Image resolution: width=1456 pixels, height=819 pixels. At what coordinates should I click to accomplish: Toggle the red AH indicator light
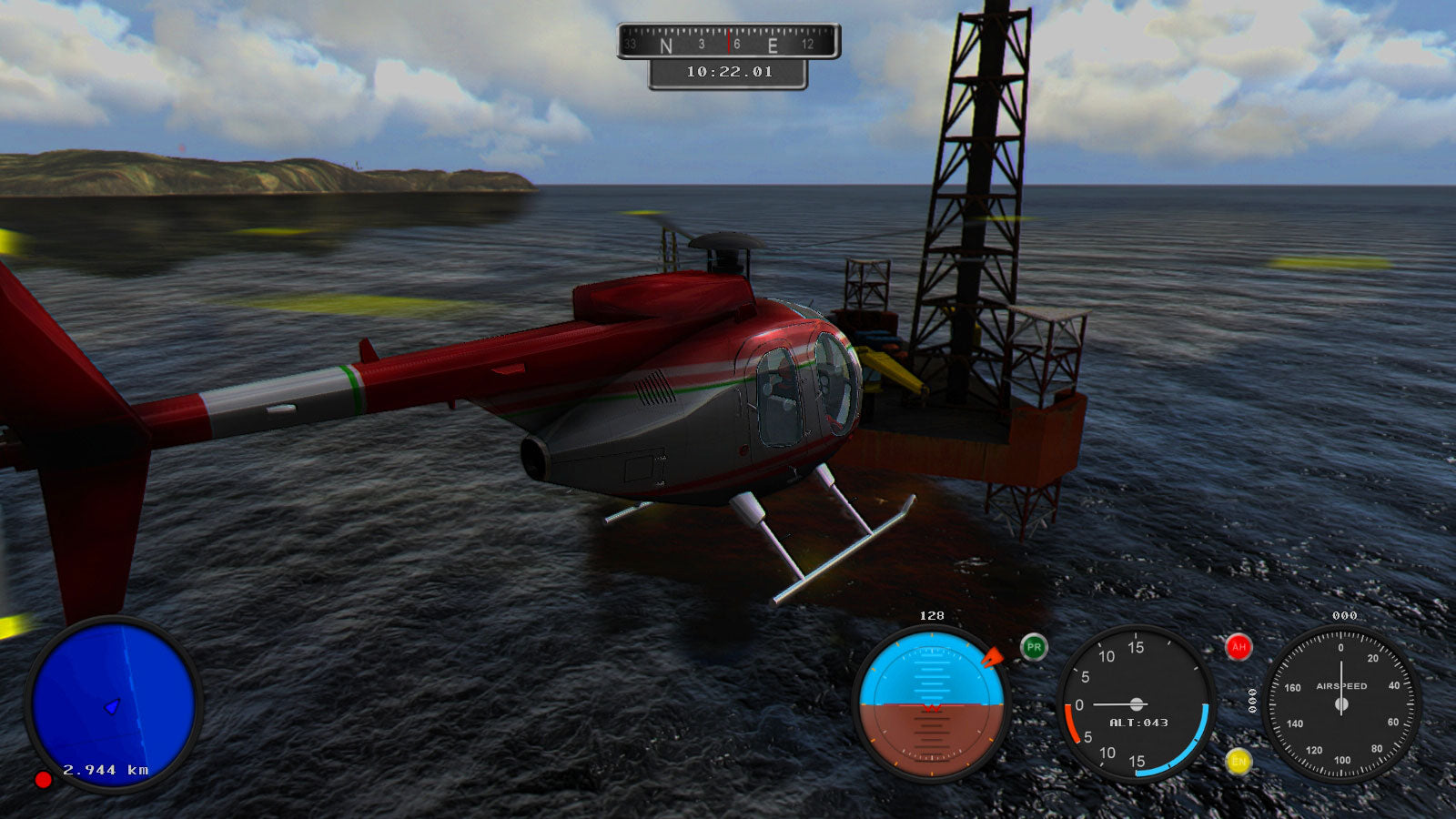coord(1238,647)
